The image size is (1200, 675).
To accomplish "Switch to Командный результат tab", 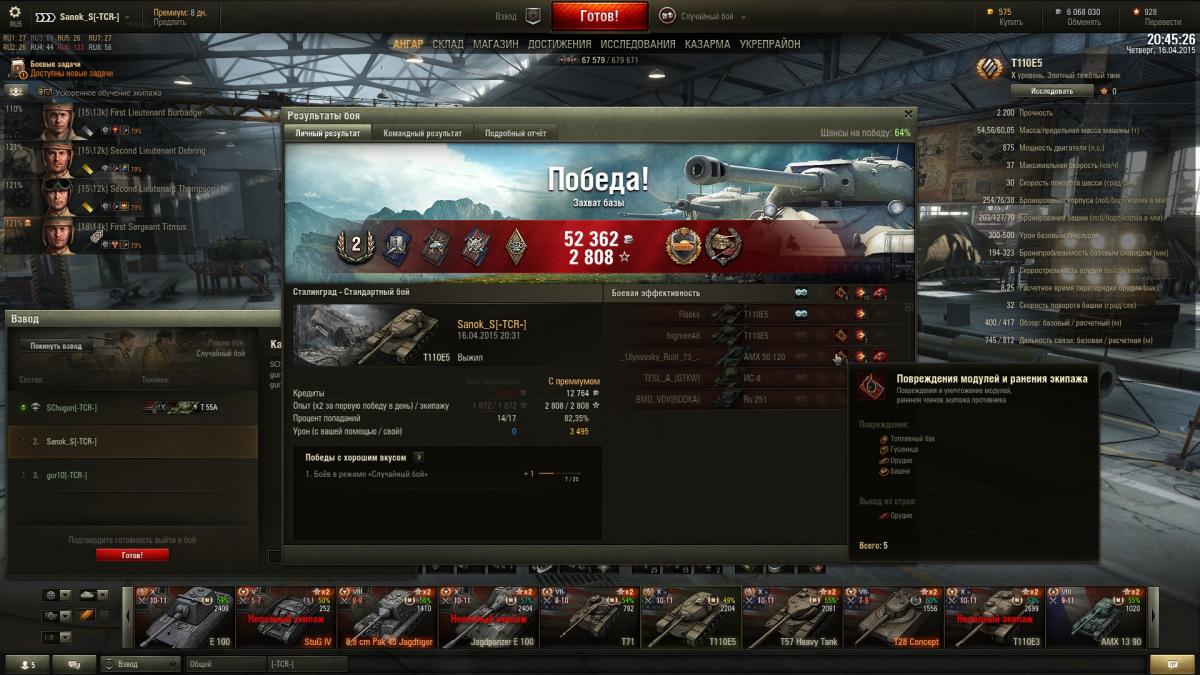I will (422, 133).
